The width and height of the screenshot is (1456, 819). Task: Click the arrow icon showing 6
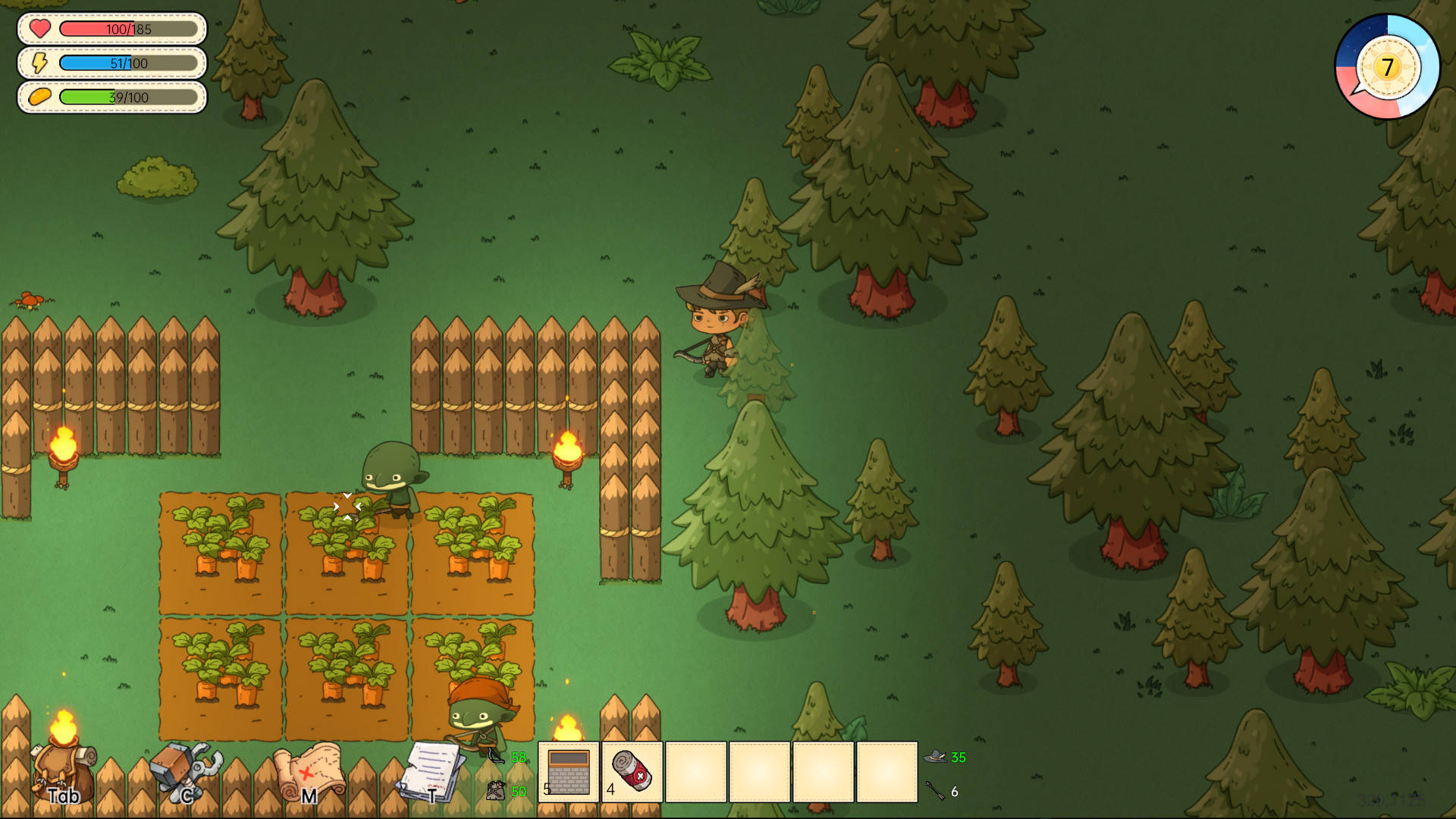(934, 791)
